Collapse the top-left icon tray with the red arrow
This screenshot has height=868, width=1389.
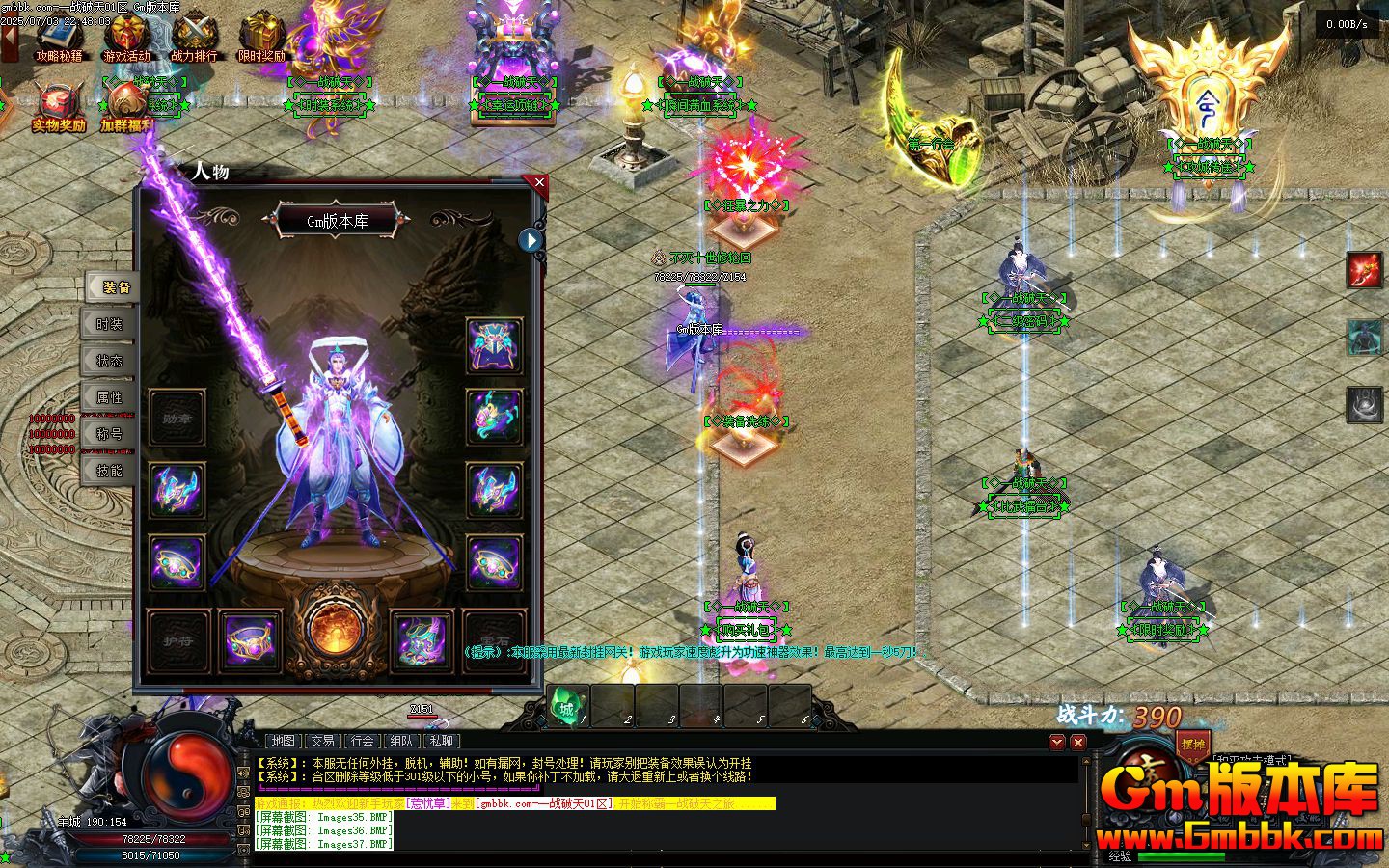click(8, 39)
